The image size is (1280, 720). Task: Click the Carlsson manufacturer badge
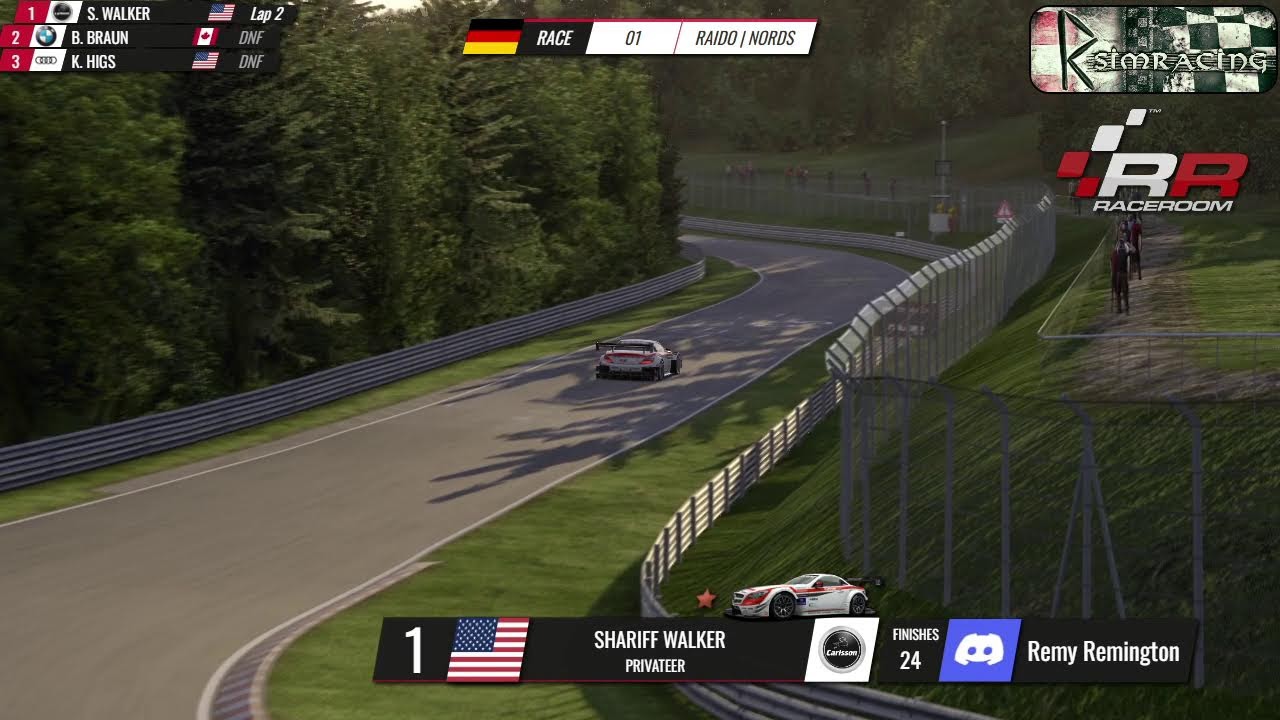841,651
